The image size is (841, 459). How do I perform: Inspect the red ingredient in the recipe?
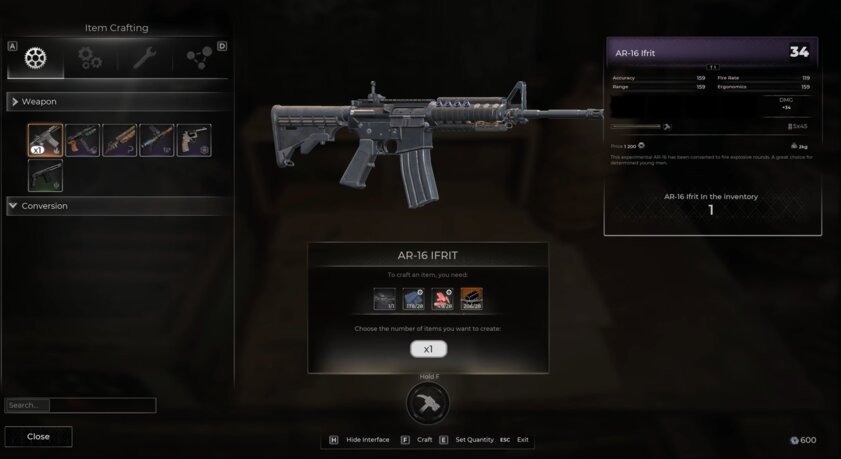[x=442, y=298]
